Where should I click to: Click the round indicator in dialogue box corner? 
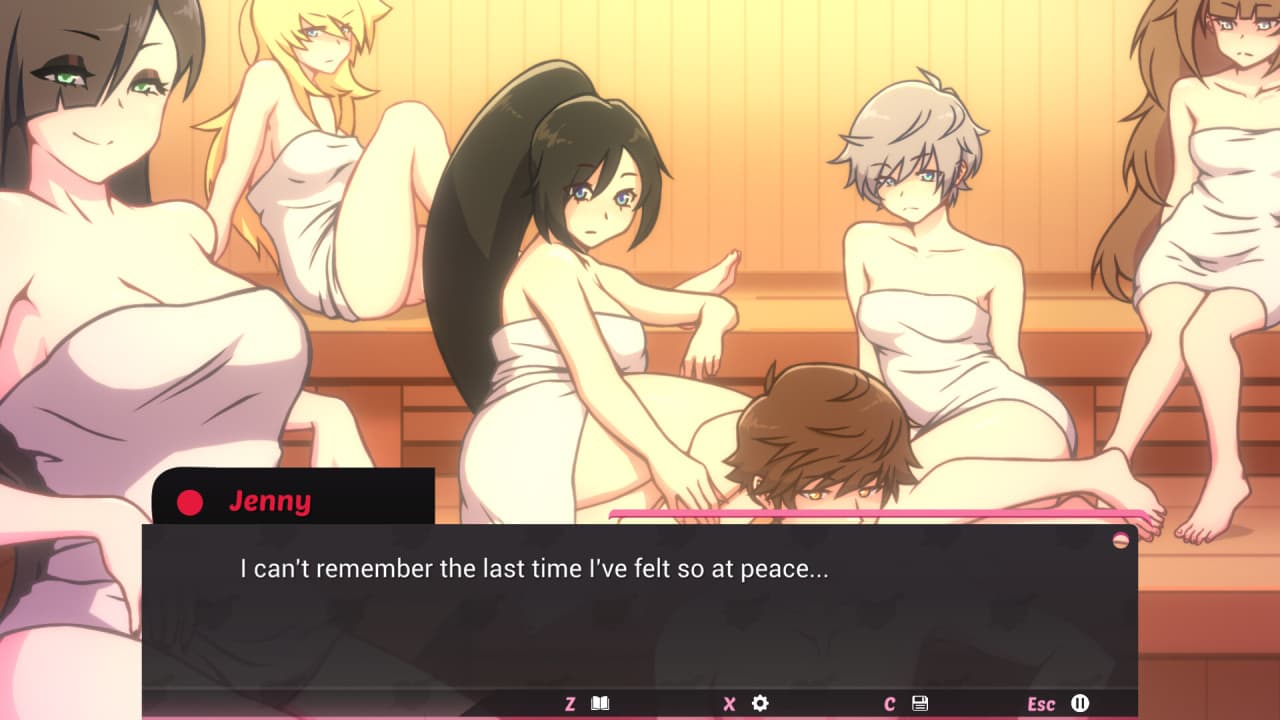[1121, 540]
